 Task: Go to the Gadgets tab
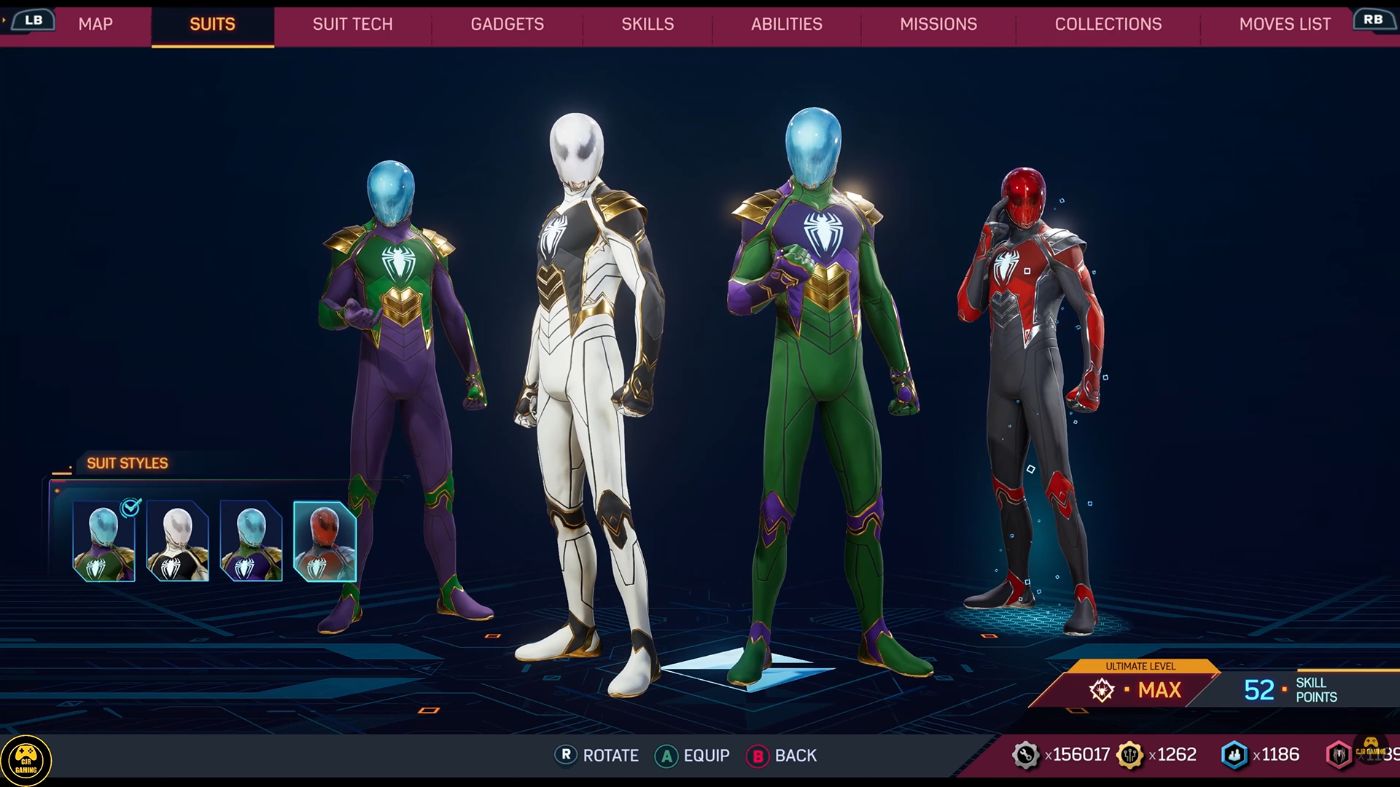point(507,24)
